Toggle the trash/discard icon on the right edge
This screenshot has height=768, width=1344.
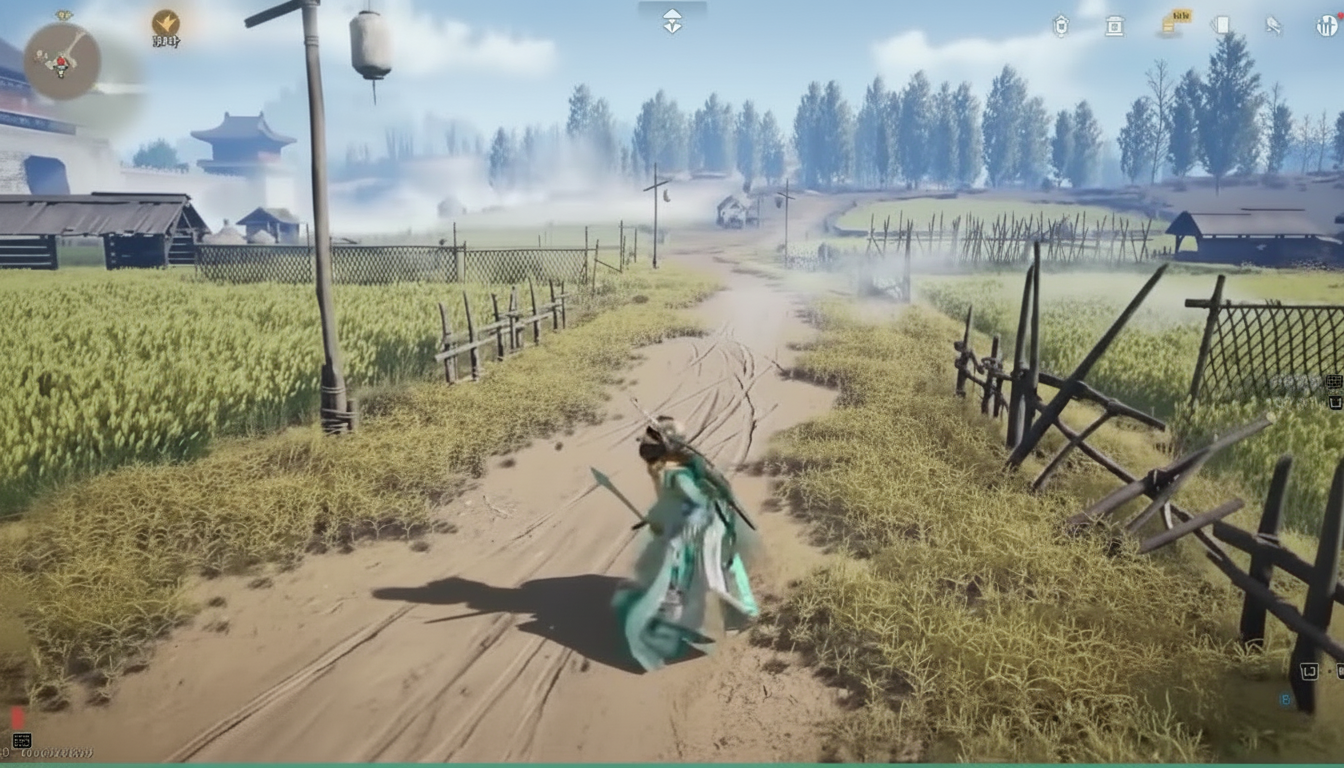[x=1336, y=402]
